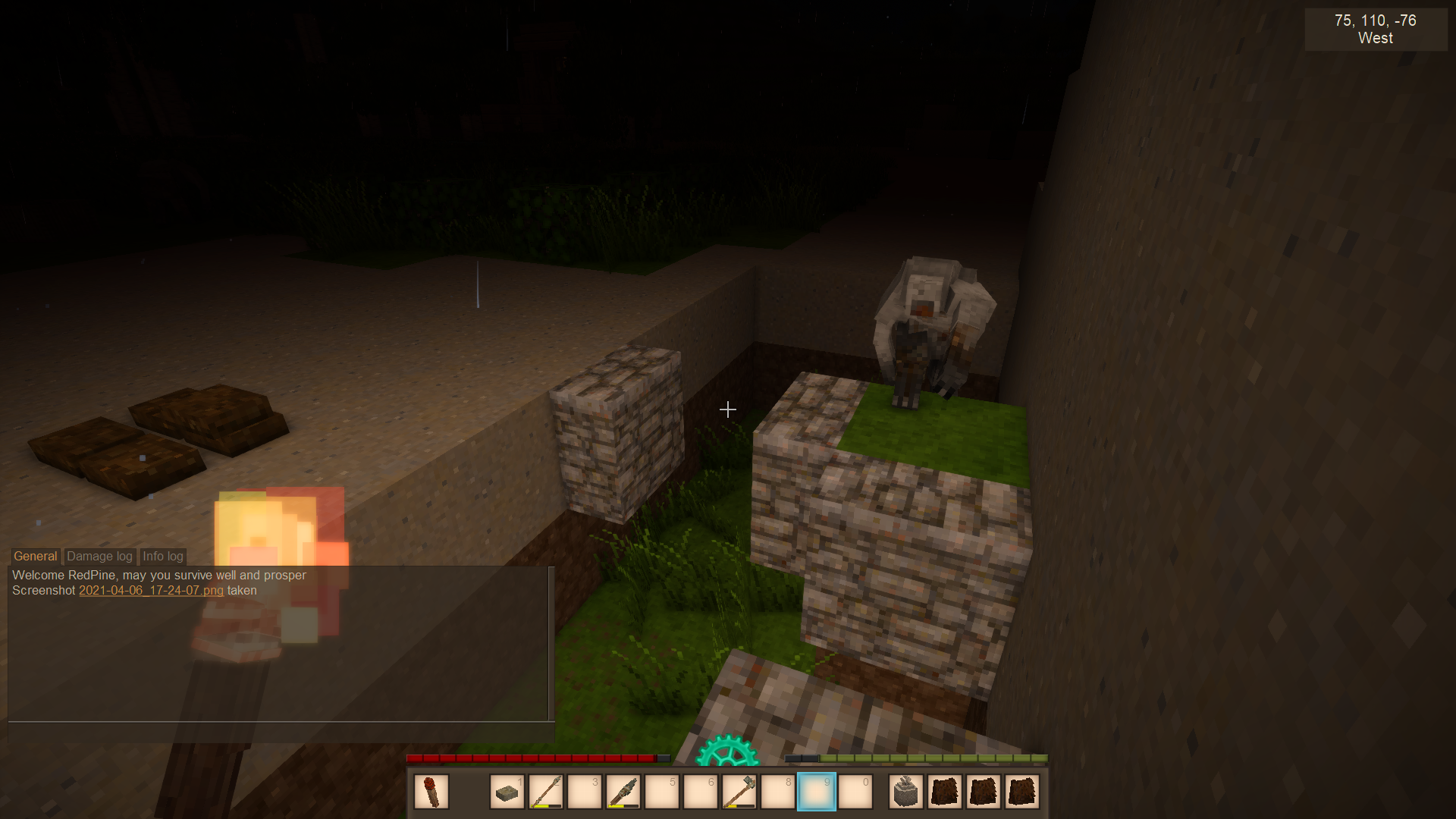The height and width of the screenshot is (819, 1456).
Task: Open the Info log tab
Action: pyautogui.click(x=163, y=557)
